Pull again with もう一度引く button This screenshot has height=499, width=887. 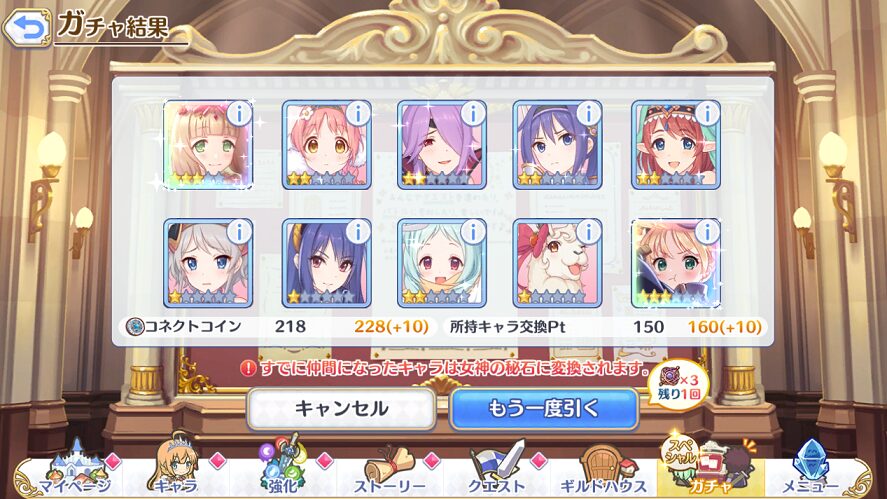[x=544, y=408]
